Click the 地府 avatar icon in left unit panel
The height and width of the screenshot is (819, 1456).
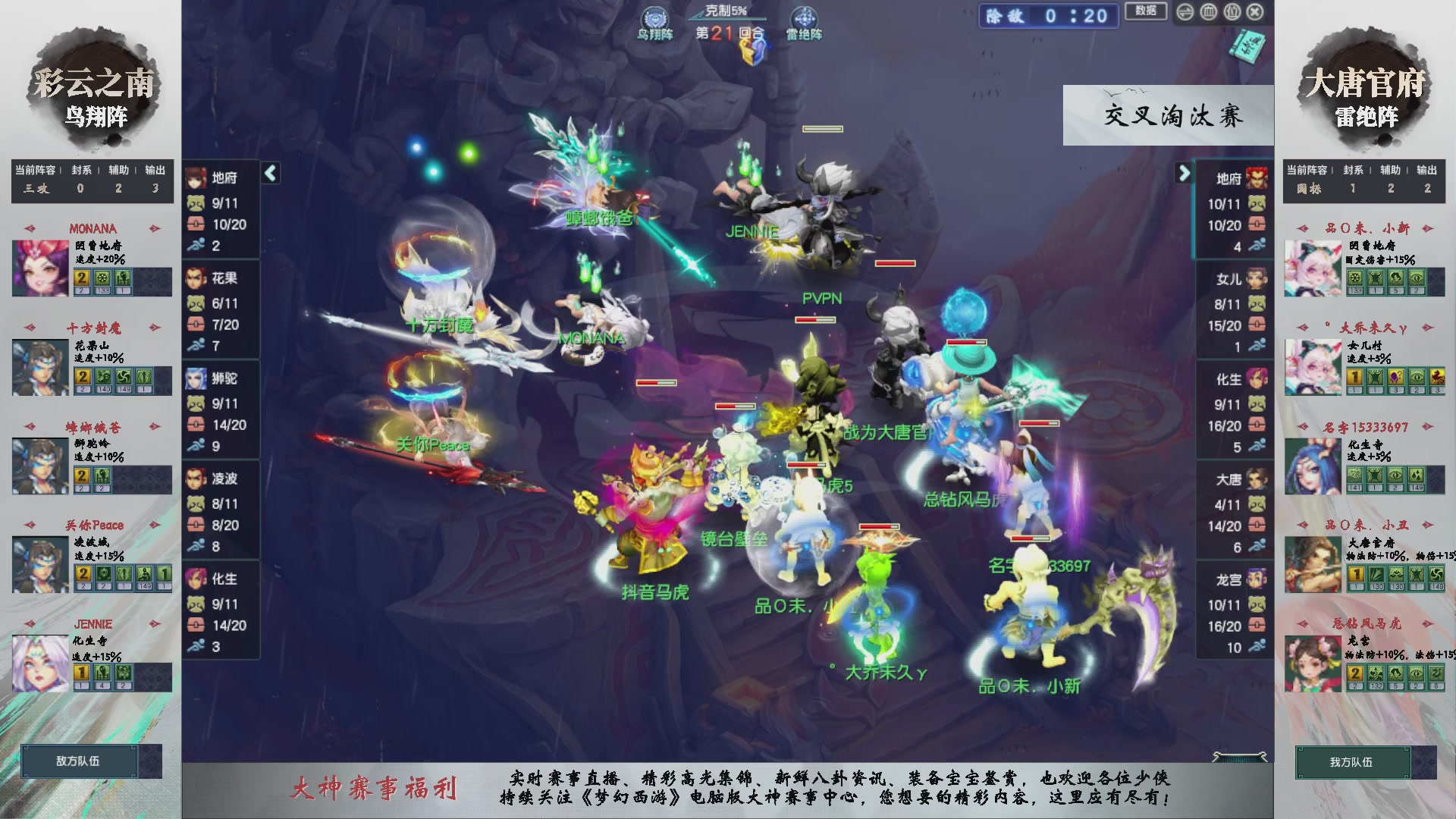coord(197,179)
